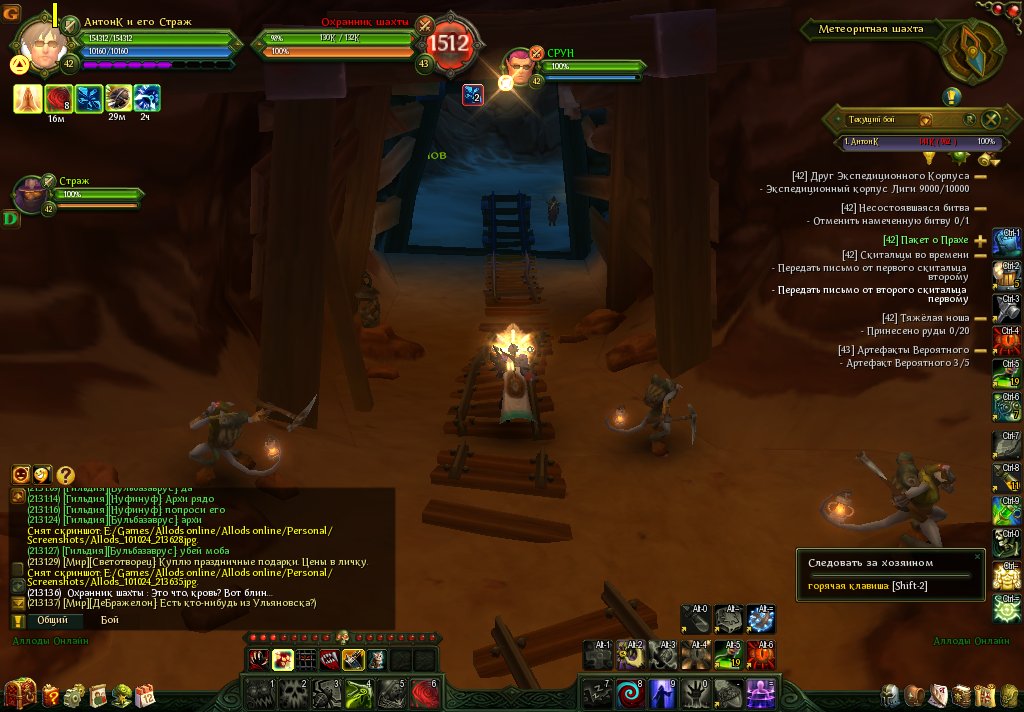Use the purple meditating figure ability
1024x712 pixels.
(761, 692)
